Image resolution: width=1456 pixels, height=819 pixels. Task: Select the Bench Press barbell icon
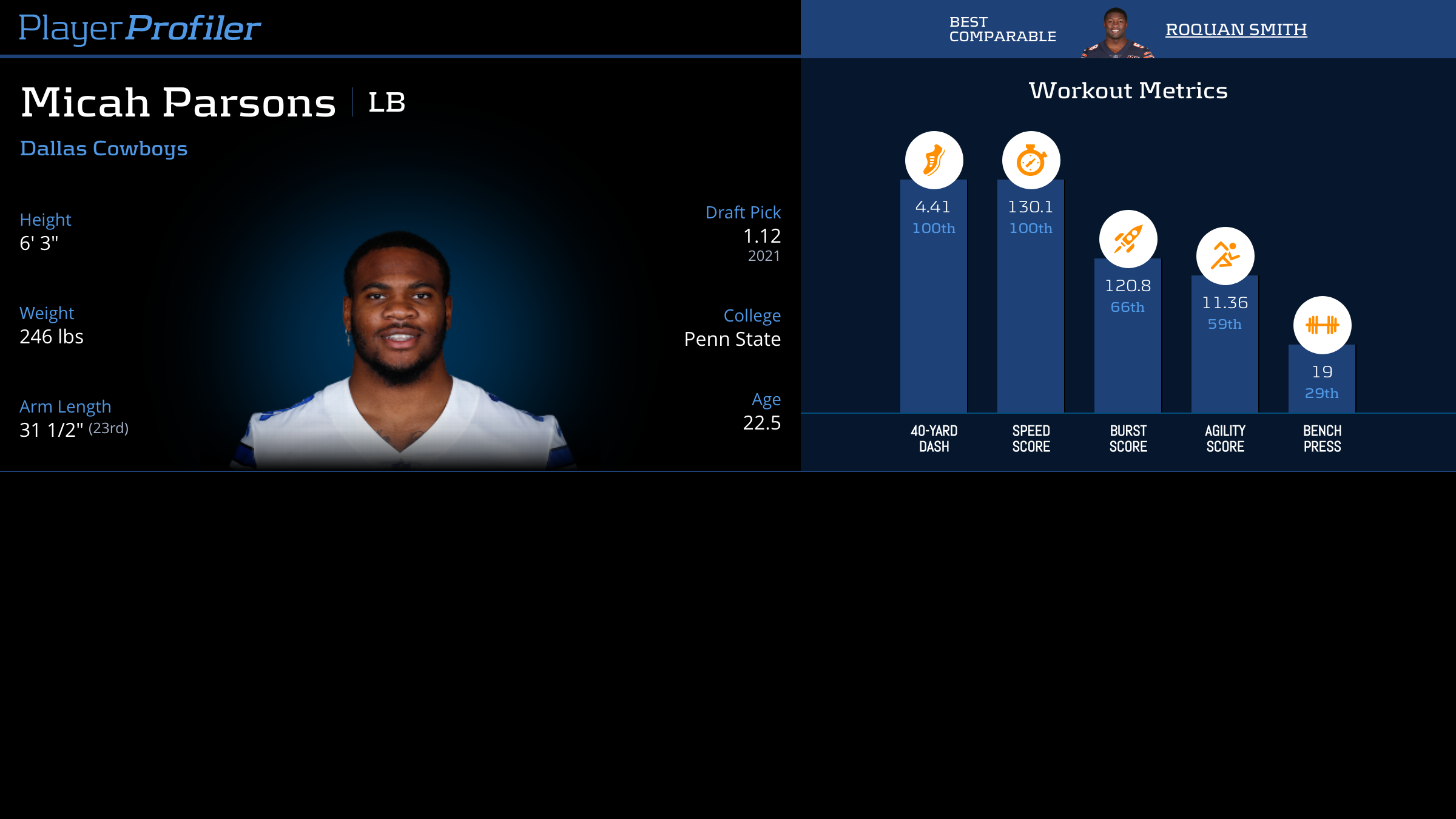click(1322, 325)
